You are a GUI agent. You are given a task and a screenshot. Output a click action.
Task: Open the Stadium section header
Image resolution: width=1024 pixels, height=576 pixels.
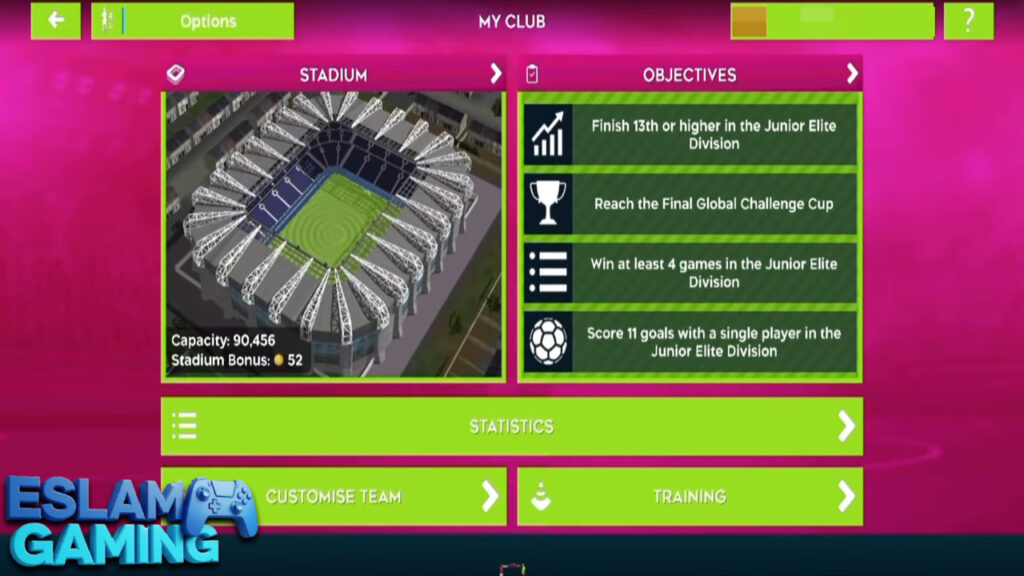coord(333,74)
